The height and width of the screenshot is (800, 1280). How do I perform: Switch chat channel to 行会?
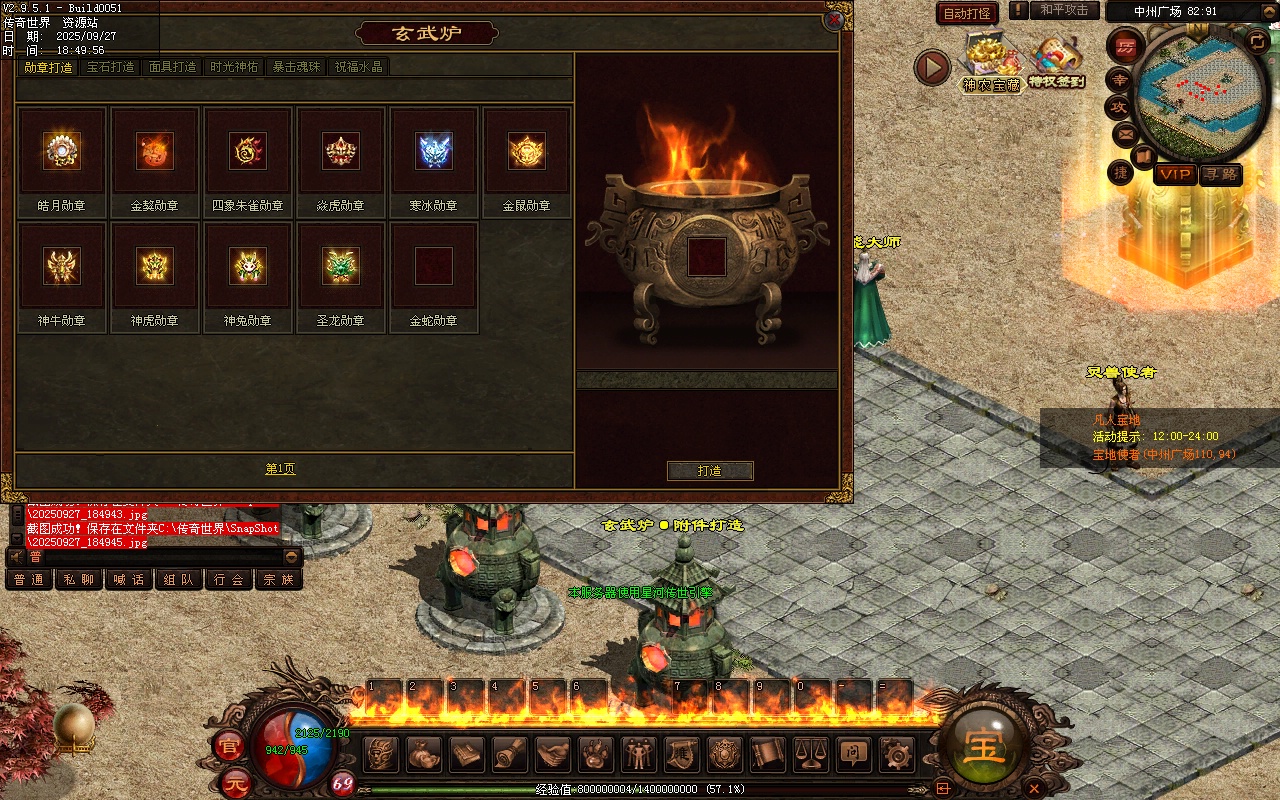point(229,579)
